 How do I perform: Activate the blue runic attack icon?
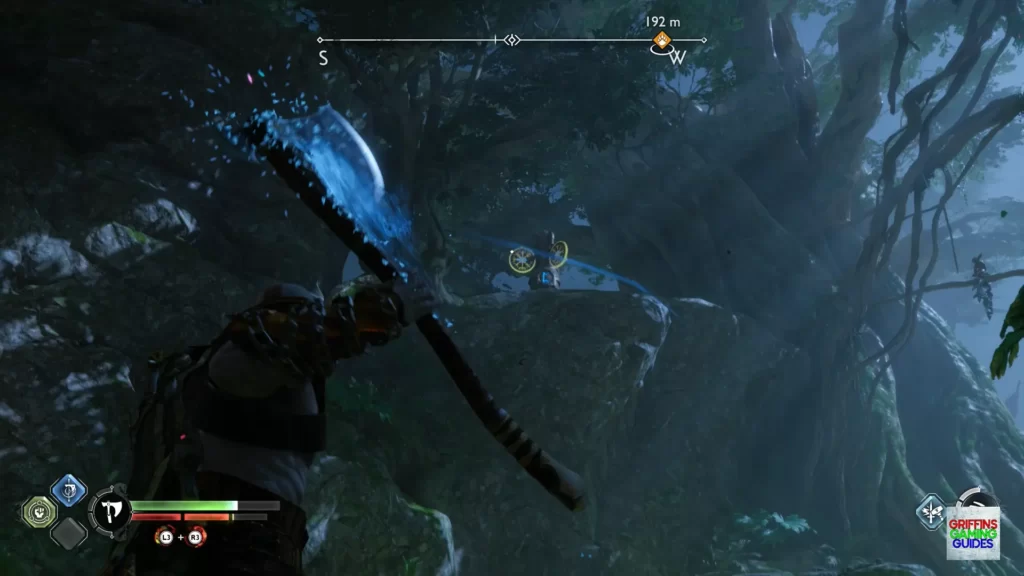pos(68,490)
